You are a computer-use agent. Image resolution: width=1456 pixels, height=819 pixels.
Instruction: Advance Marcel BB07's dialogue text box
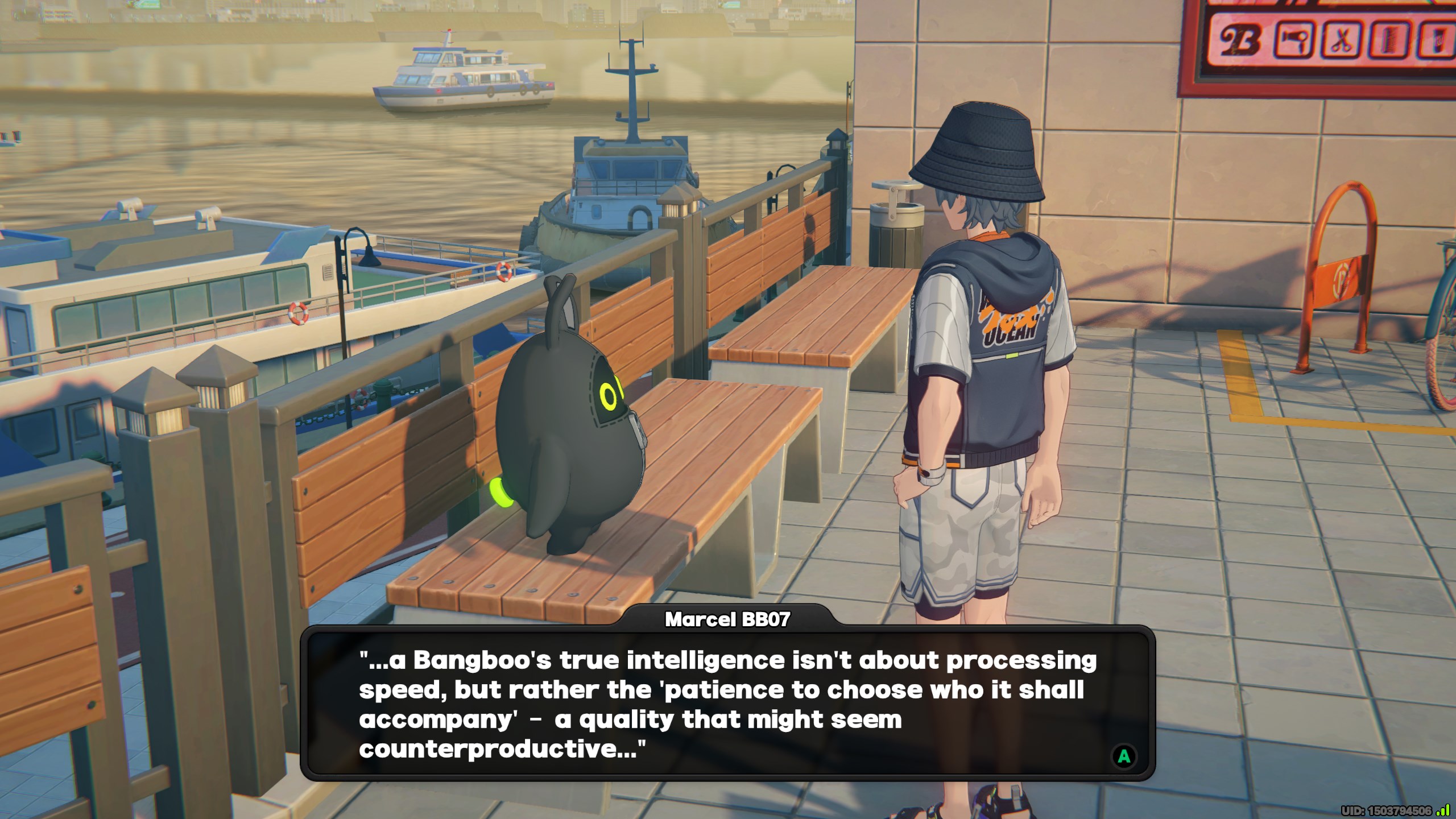click(x=1123, y=756)
